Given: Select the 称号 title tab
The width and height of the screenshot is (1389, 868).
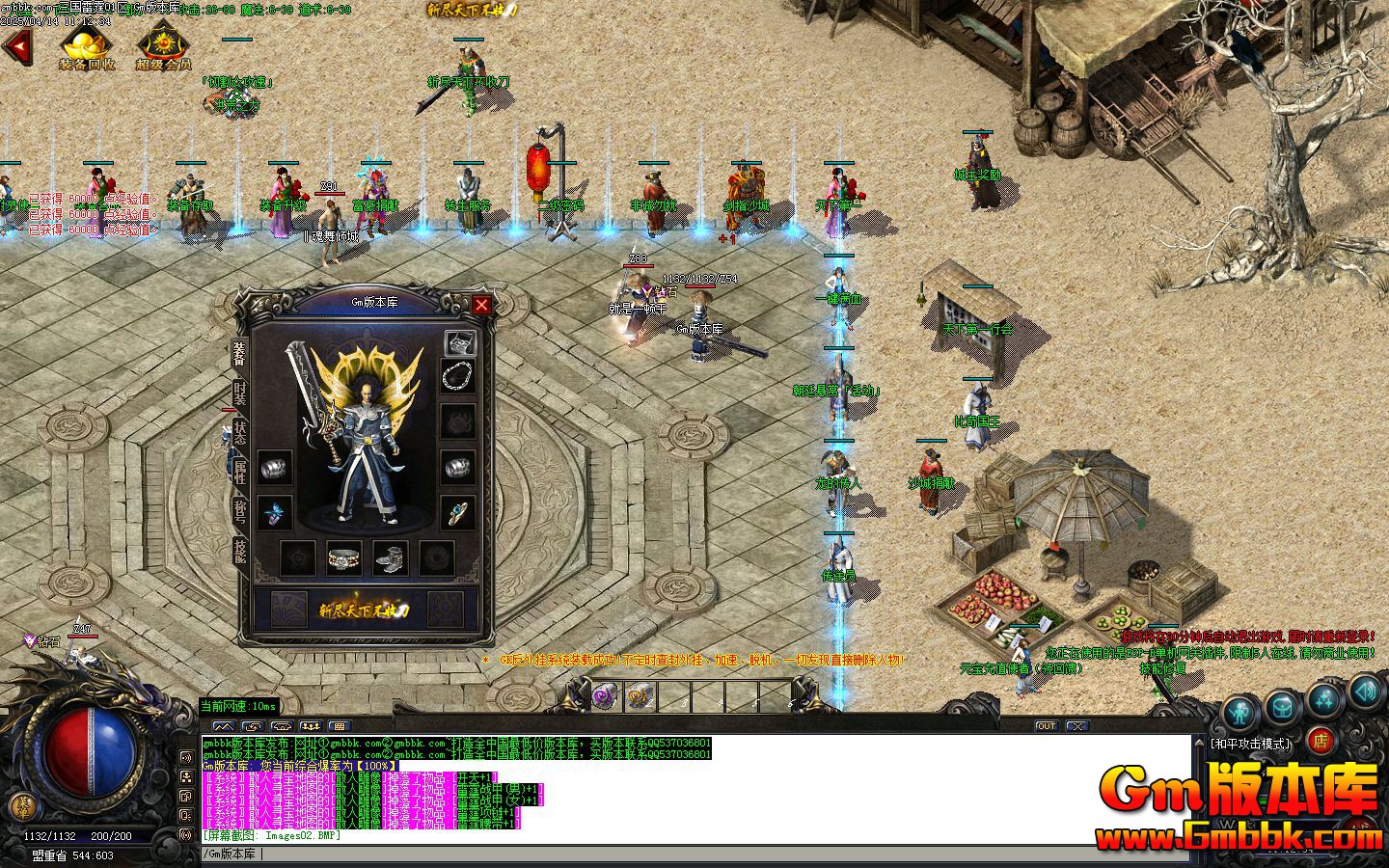Looking at the screenshot, I should point(239,511).
